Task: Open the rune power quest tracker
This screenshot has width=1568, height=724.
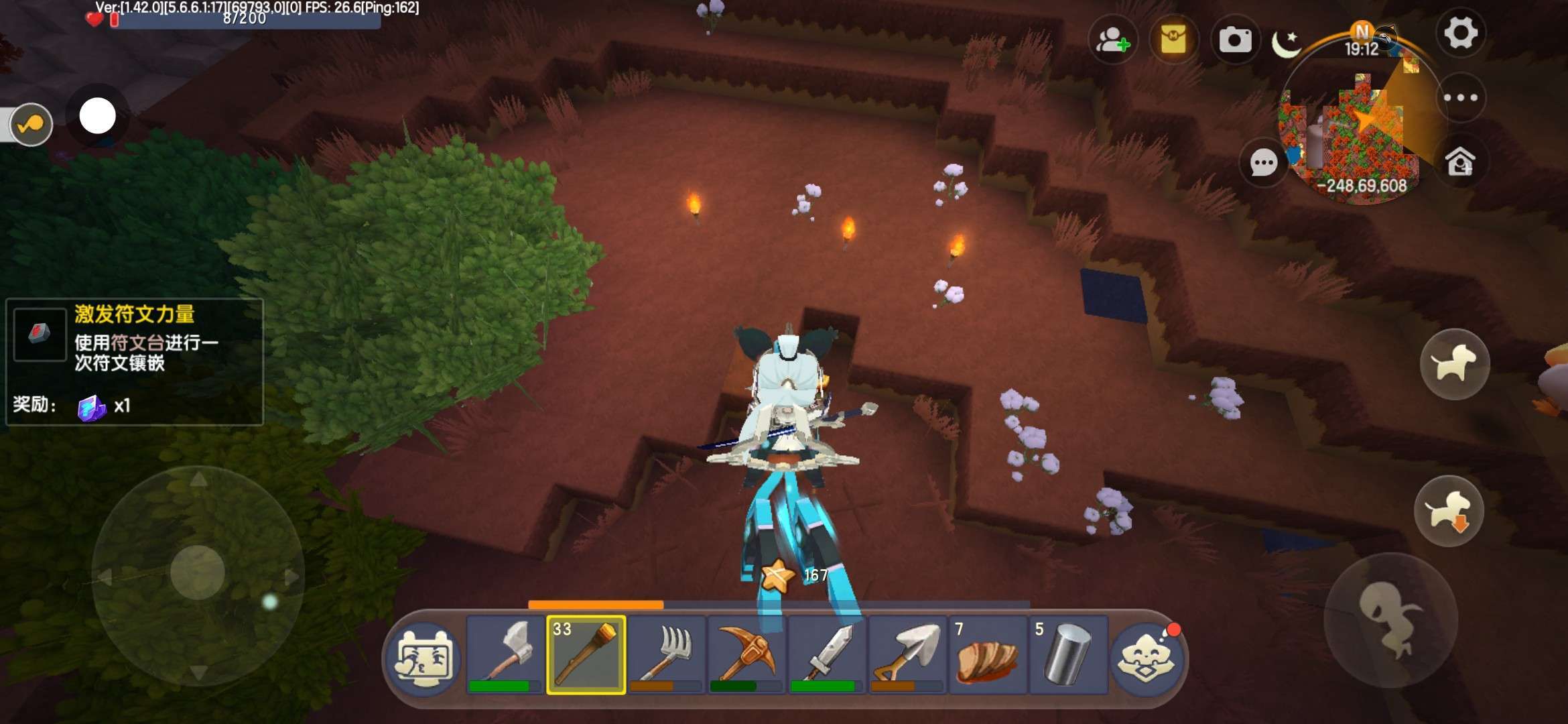Action: point(134,361)
